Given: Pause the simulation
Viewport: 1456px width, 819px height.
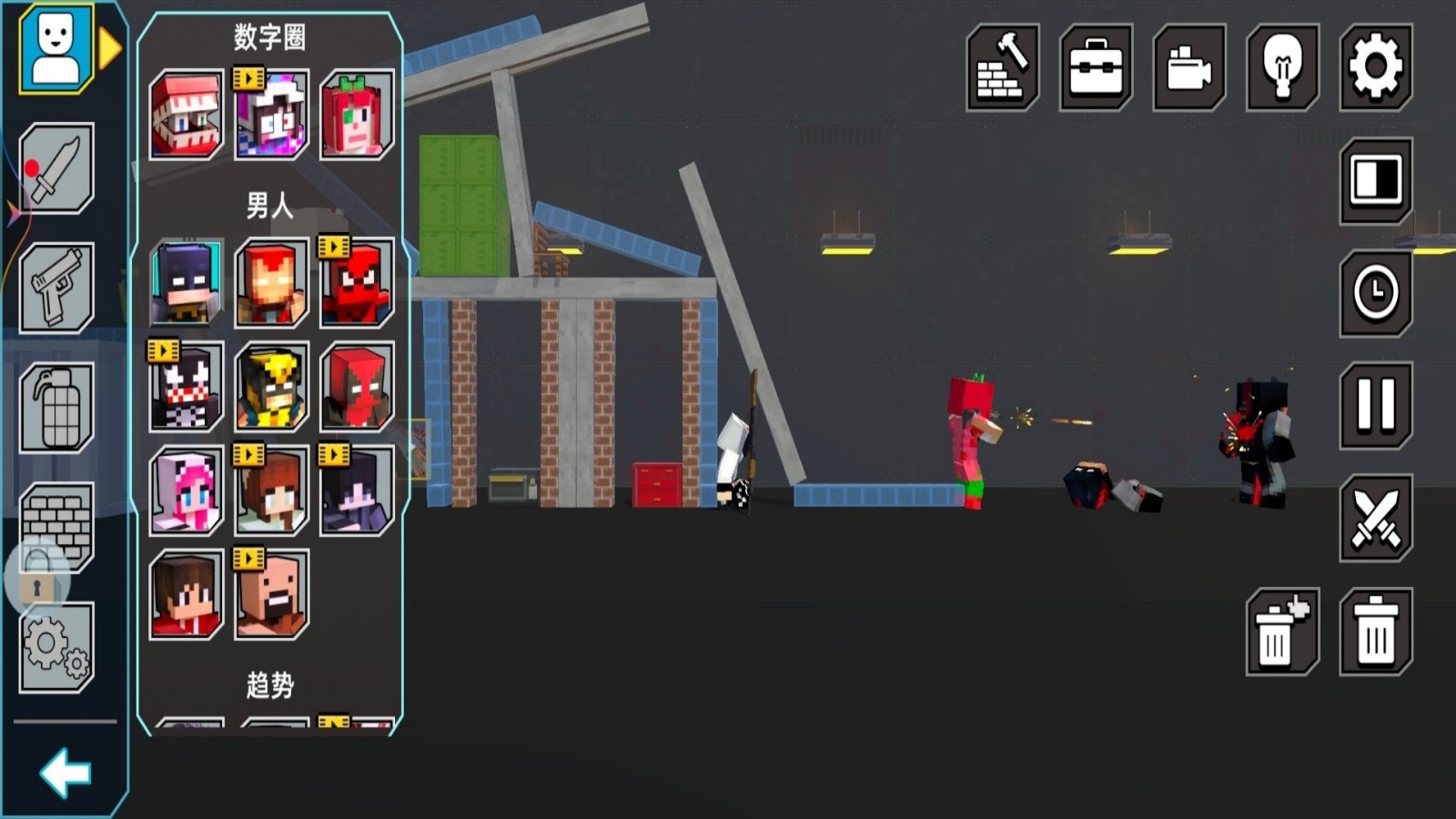Looking at the screenshot, I should pyautogui.click(x=1375, y=405).
